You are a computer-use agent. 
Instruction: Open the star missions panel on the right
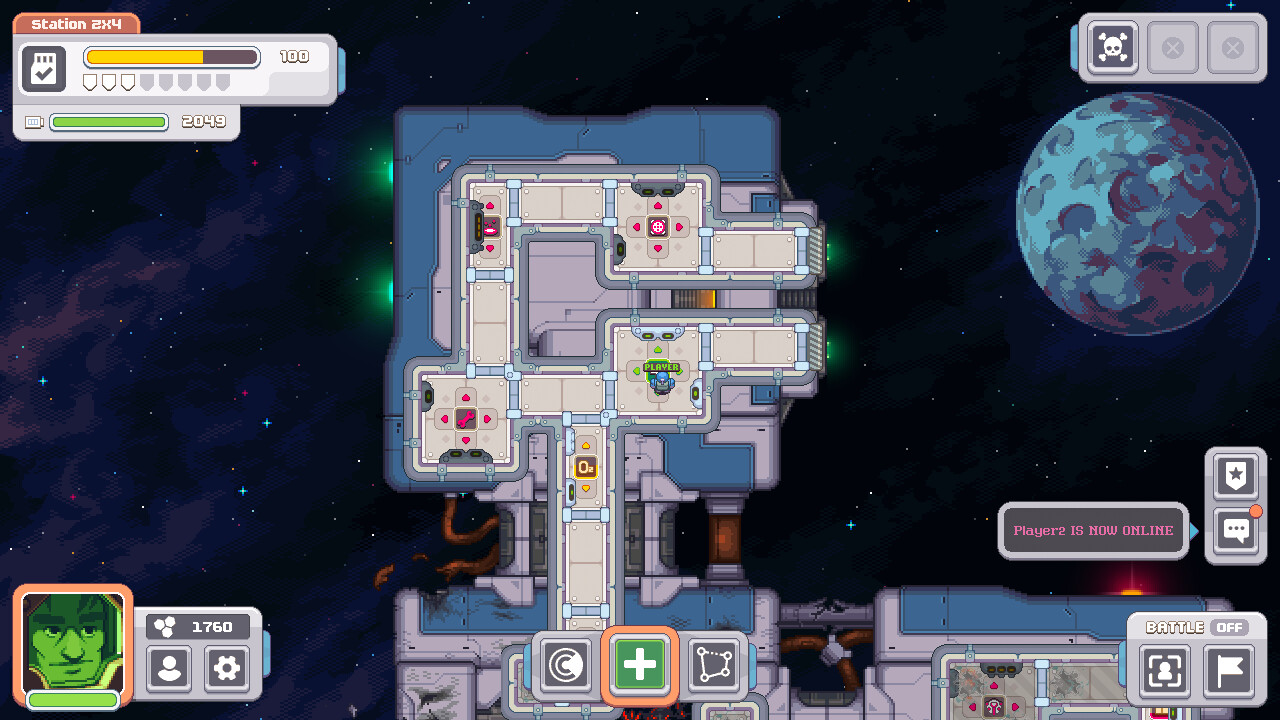1236,477
